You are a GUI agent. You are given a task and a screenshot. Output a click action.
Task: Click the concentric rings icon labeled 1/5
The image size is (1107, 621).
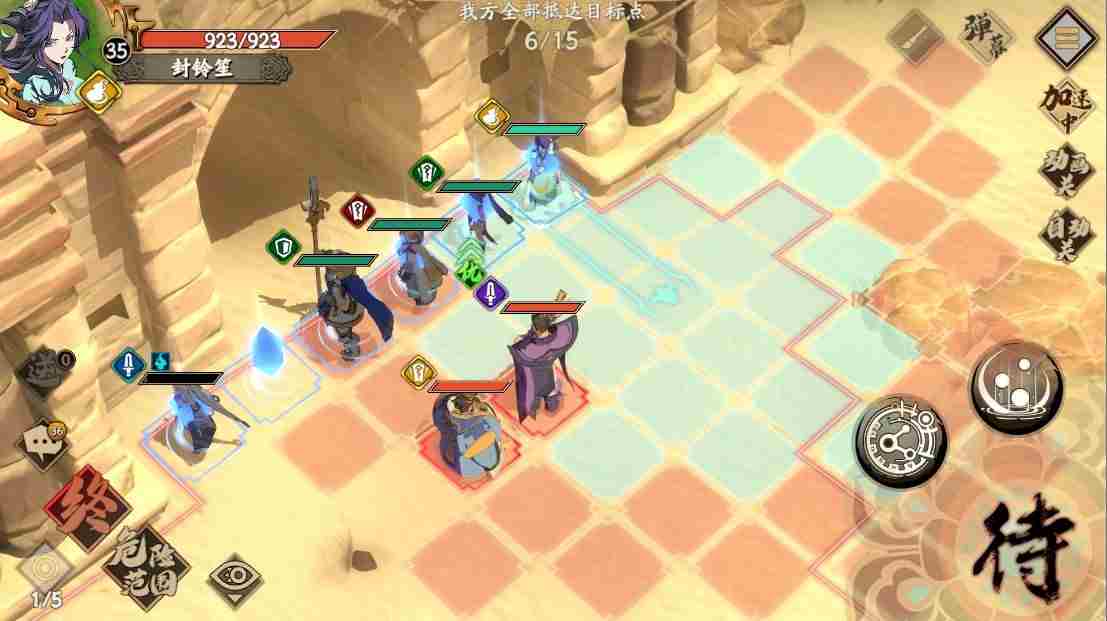click(45, 571)
